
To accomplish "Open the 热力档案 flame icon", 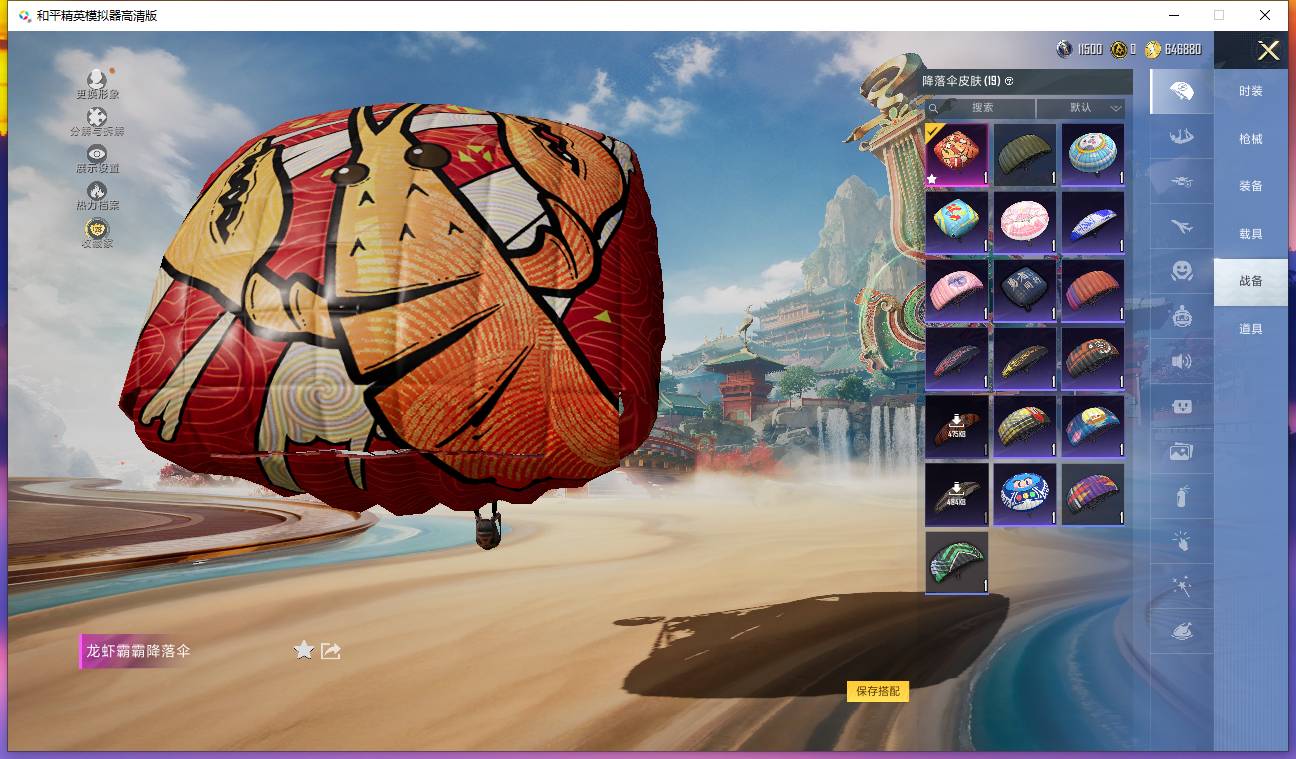I will pos(97,194).
